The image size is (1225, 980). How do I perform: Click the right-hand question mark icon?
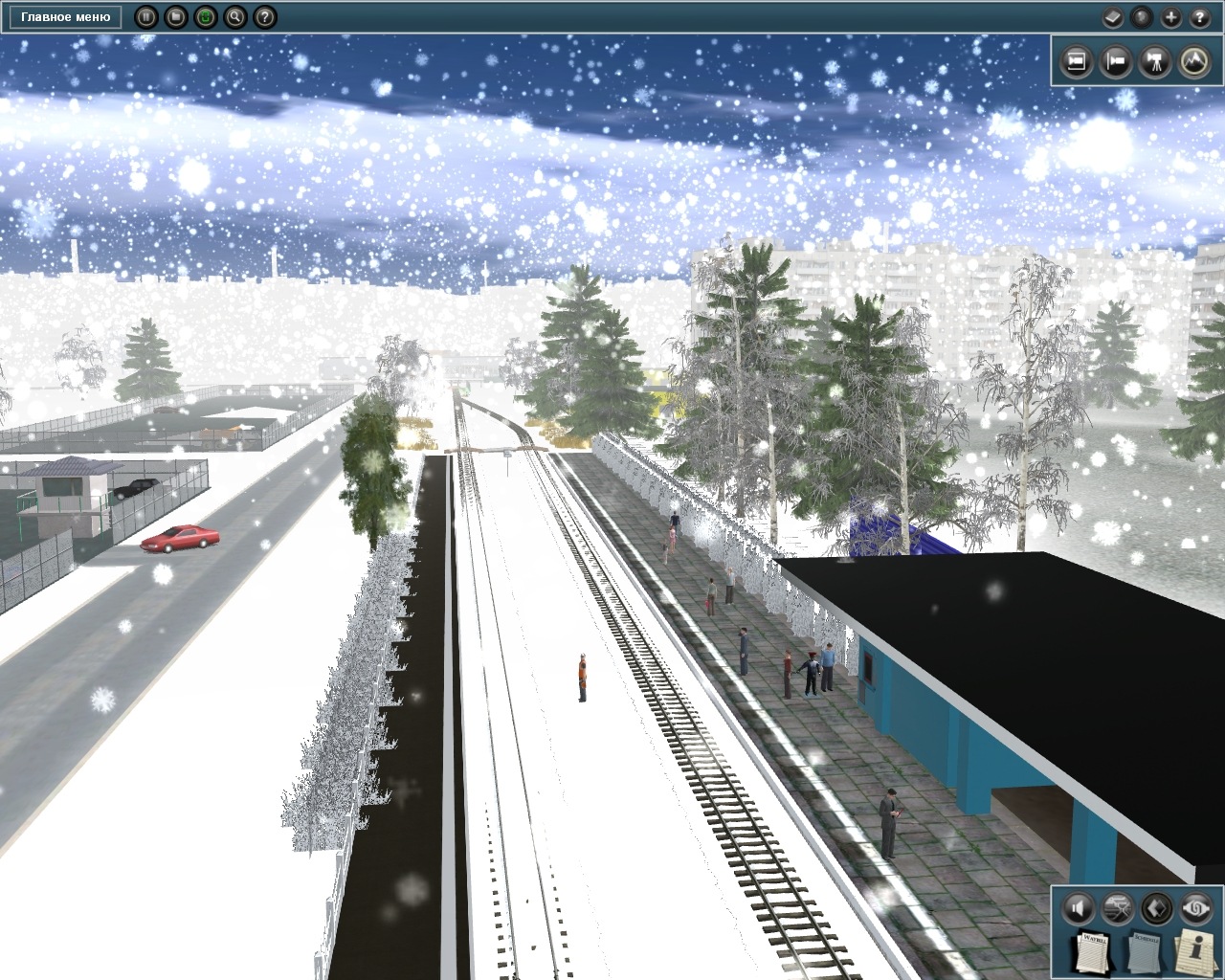[1199, 16]
